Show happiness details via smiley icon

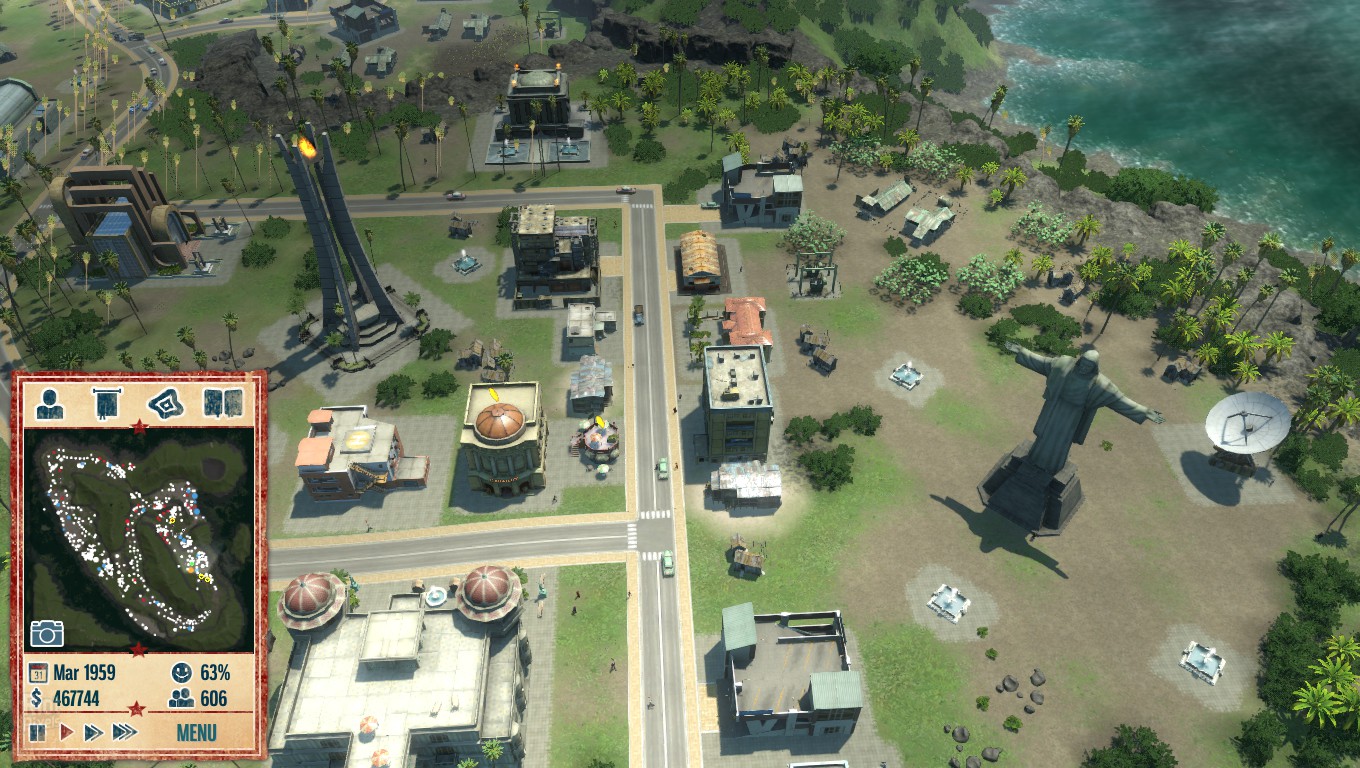tap(181, 672)
